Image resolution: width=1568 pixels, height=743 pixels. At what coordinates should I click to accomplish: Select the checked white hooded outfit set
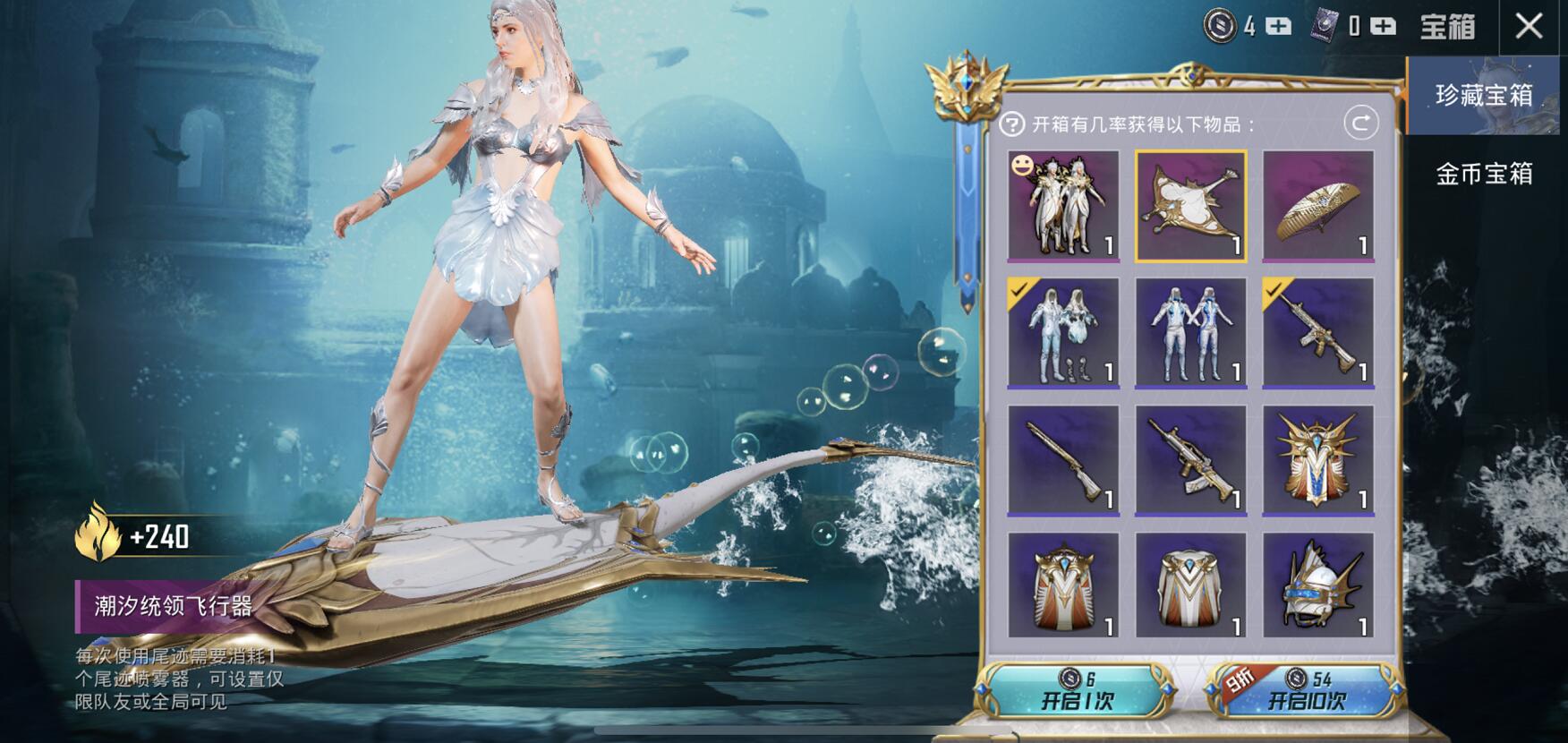click(1063, 333)
